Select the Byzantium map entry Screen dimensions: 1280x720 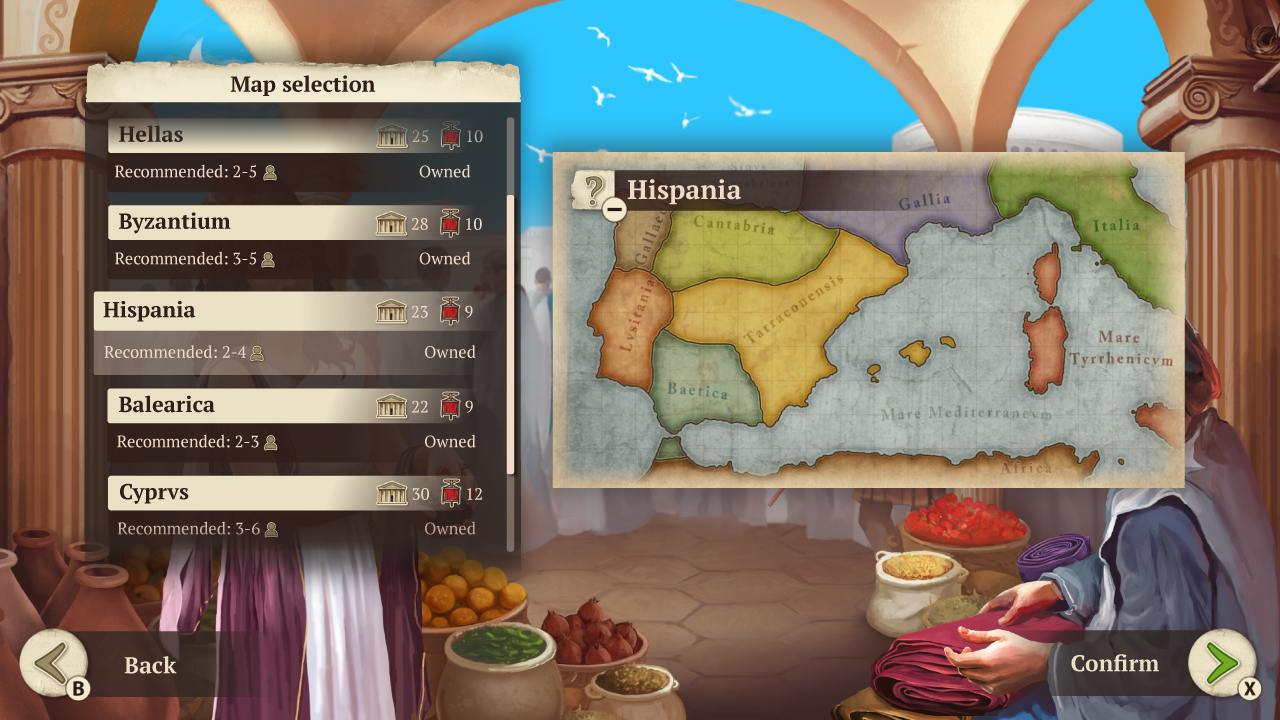click(x=250, y=222)
